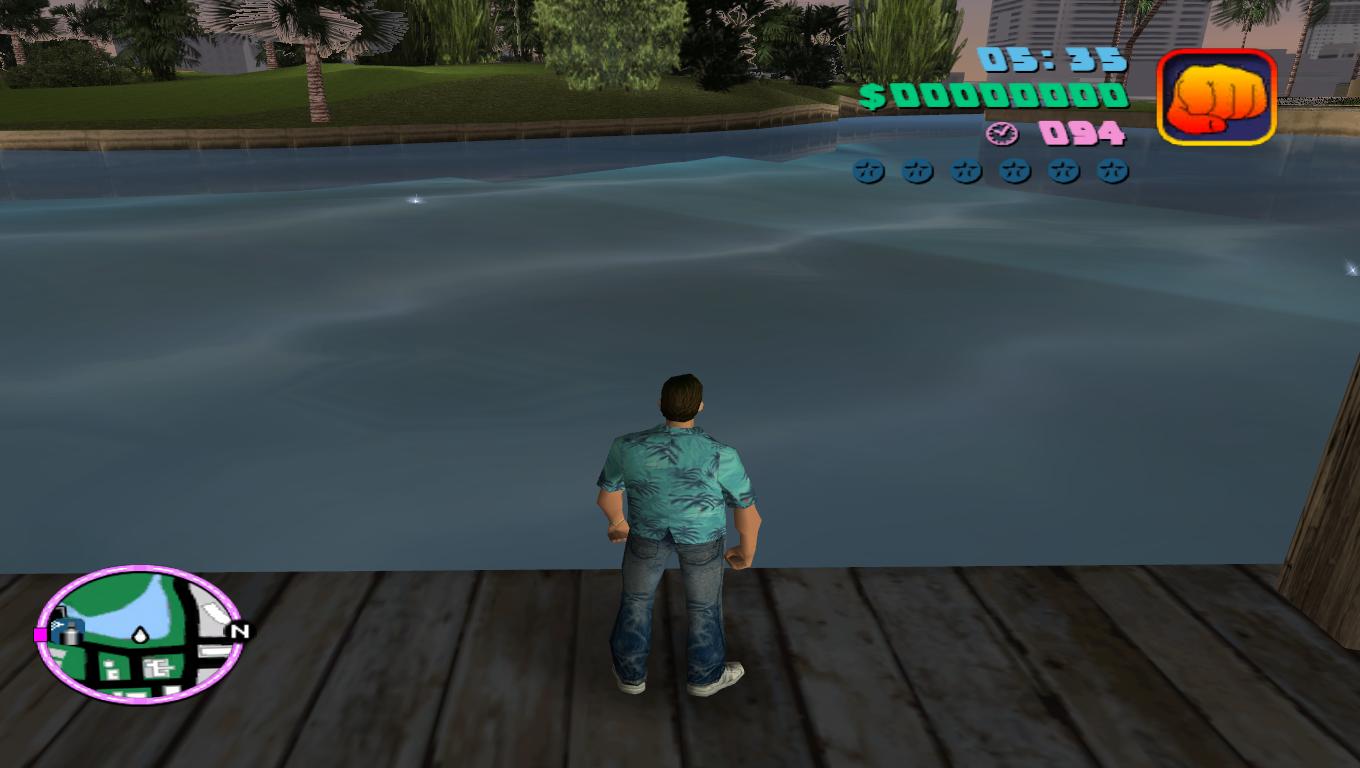The width and height of the screenshot is (1360, 768).
Task: Click the fourth wanted level star
Action: (1014, 170)
